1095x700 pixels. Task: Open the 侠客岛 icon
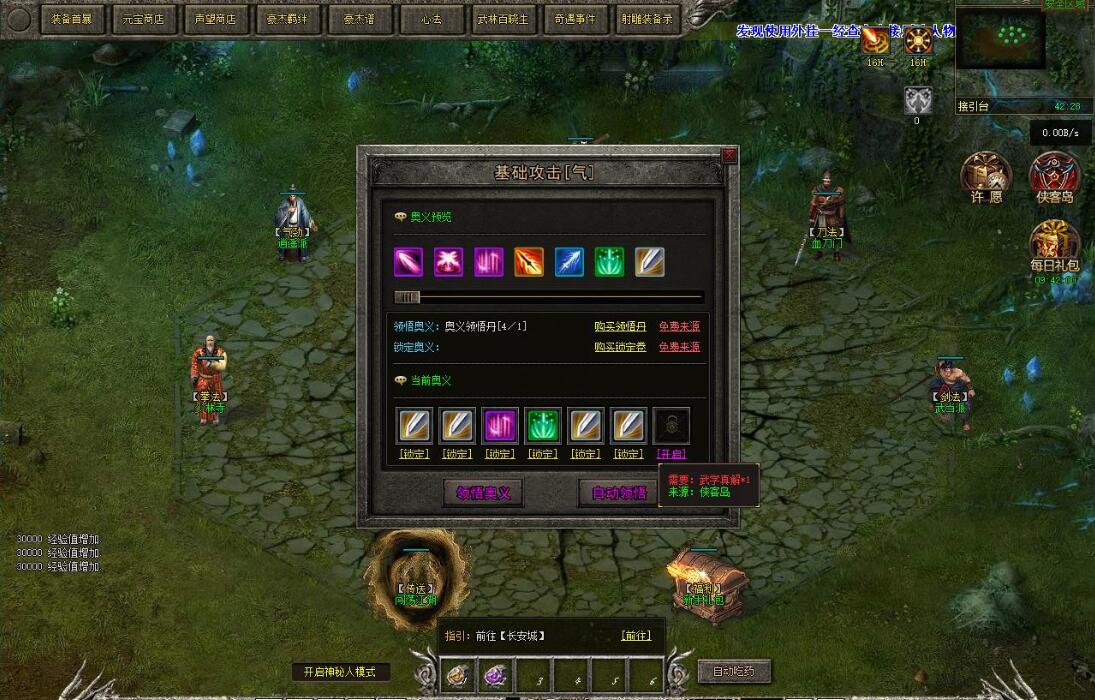tap(1055, 177)
